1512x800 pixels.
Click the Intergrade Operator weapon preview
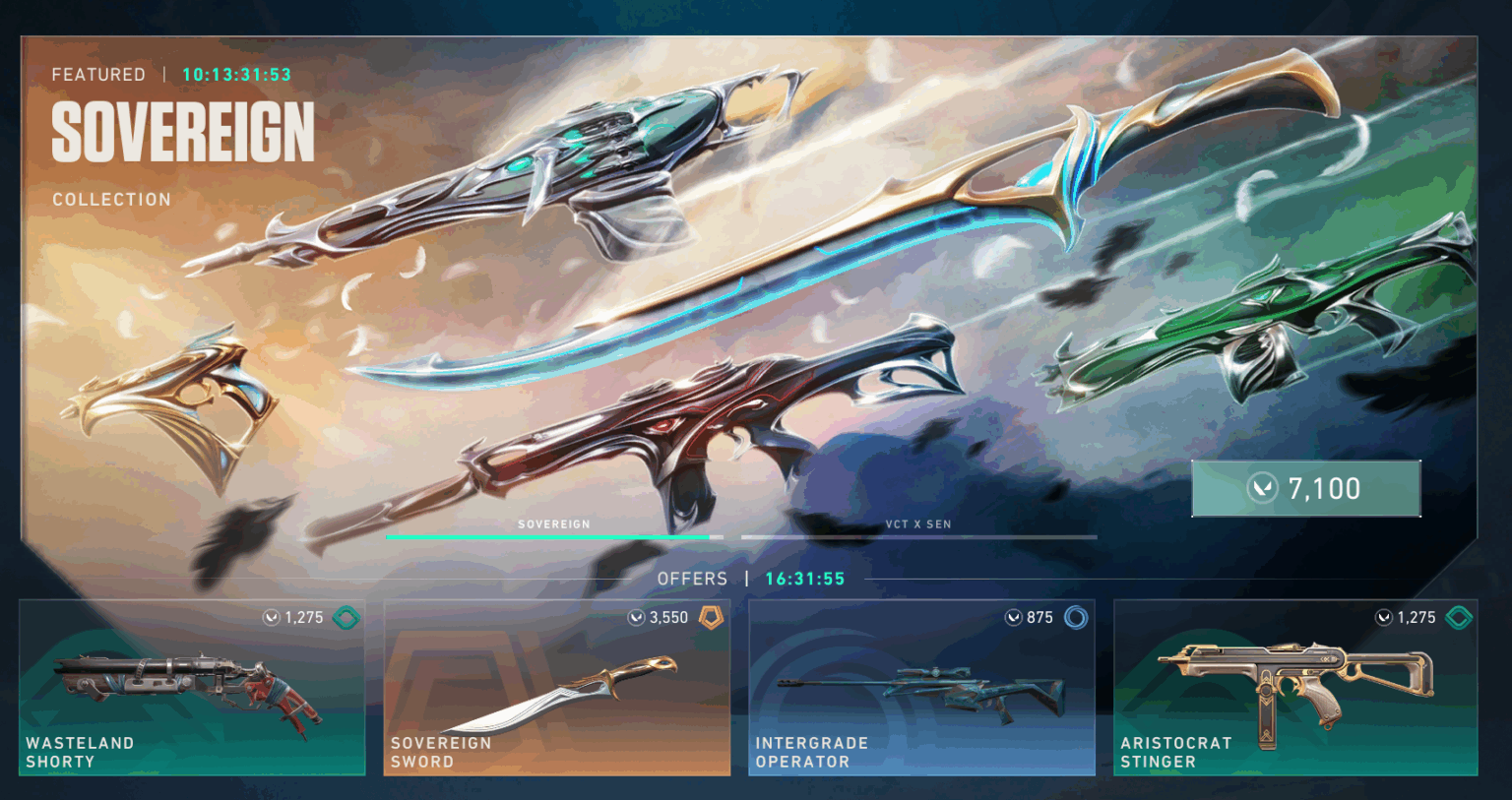pyautogui.click(x=922, y=689)
